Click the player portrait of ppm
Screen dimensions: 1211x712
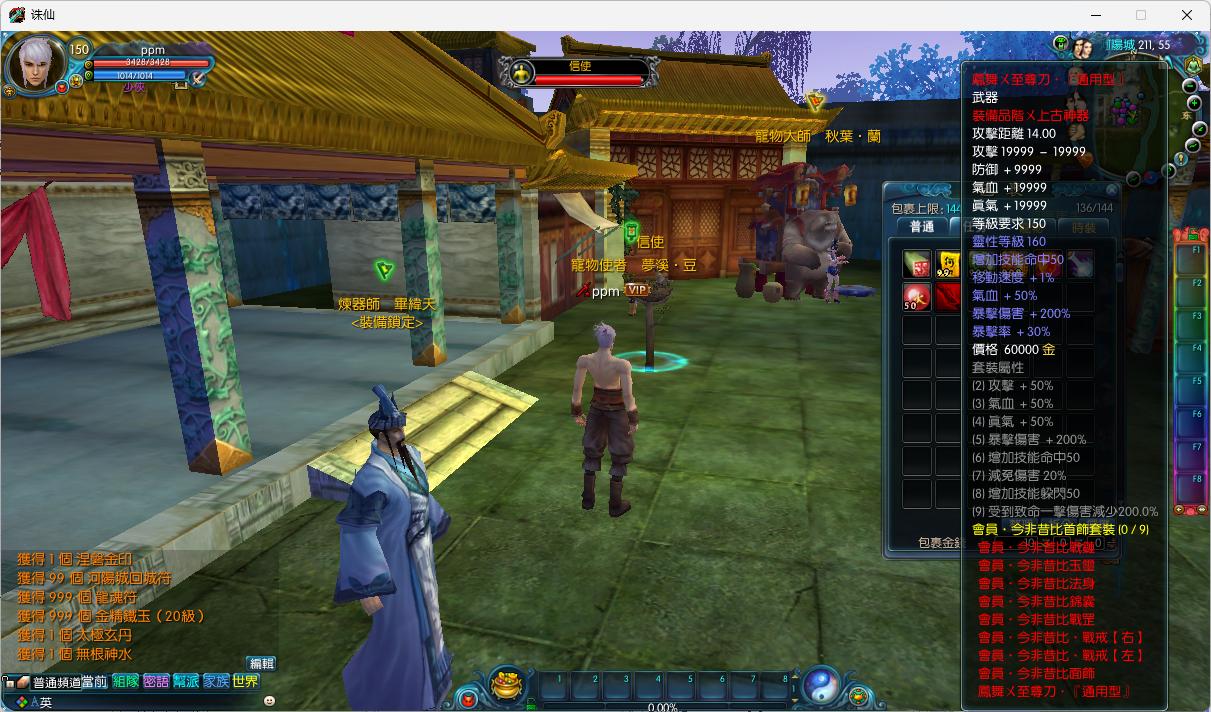(35, 66)
